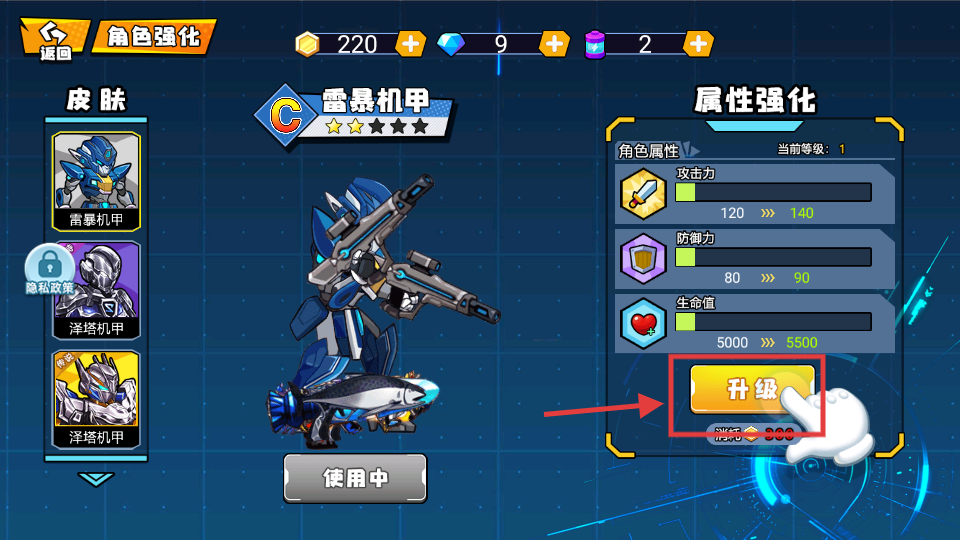This screenshot has width=960, height=540.
Task: Tap the 升级 upgrade button
Action: pyautogui.click(x=752, y=389)
